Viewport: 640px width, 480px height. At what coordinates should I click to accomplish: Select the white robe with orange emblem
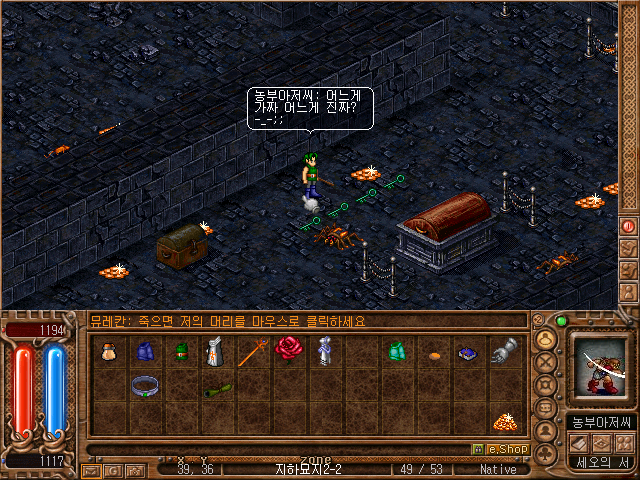coord(215,351)
